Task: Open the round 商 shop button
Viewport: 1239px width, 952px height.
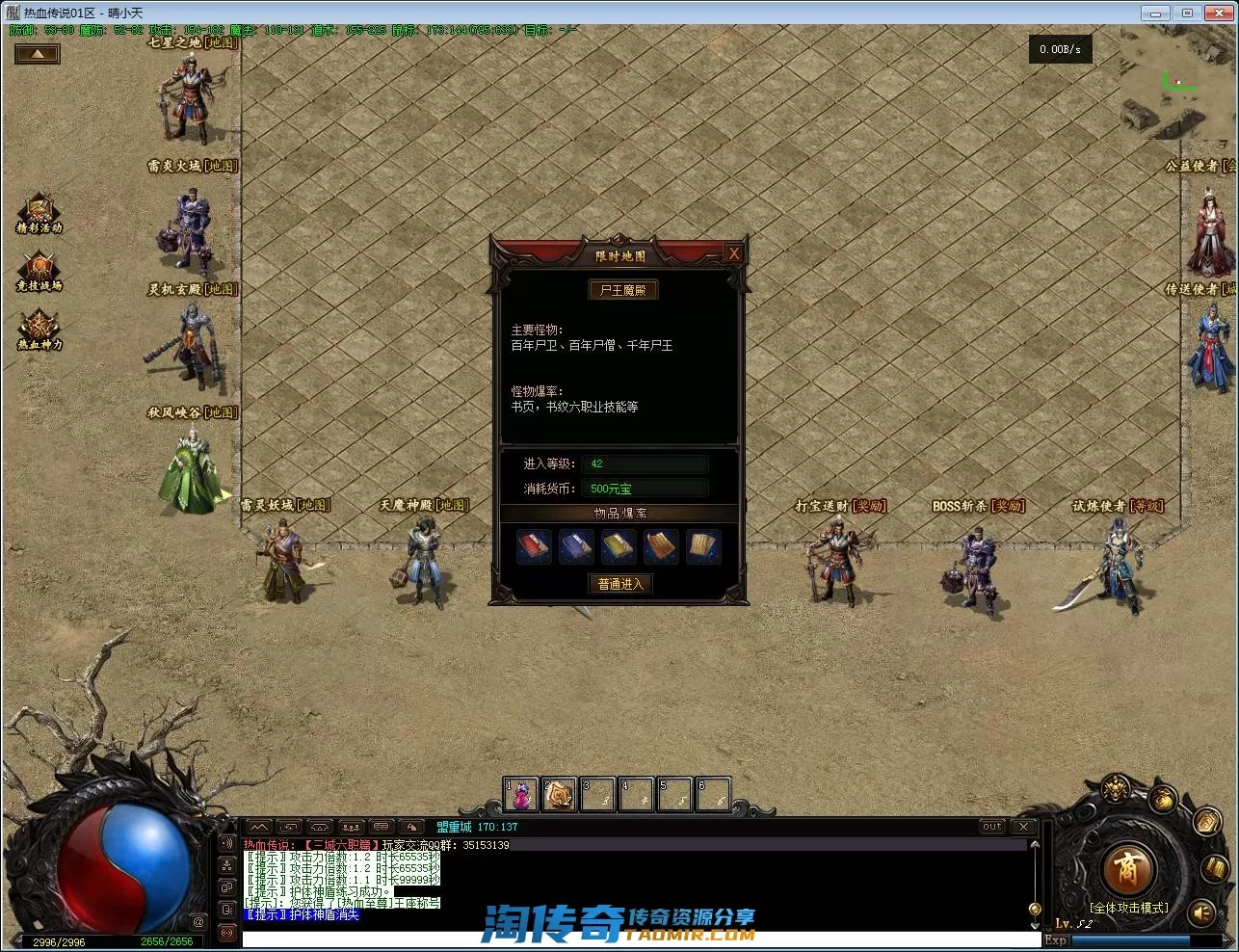Action: tap(1126, 869)
